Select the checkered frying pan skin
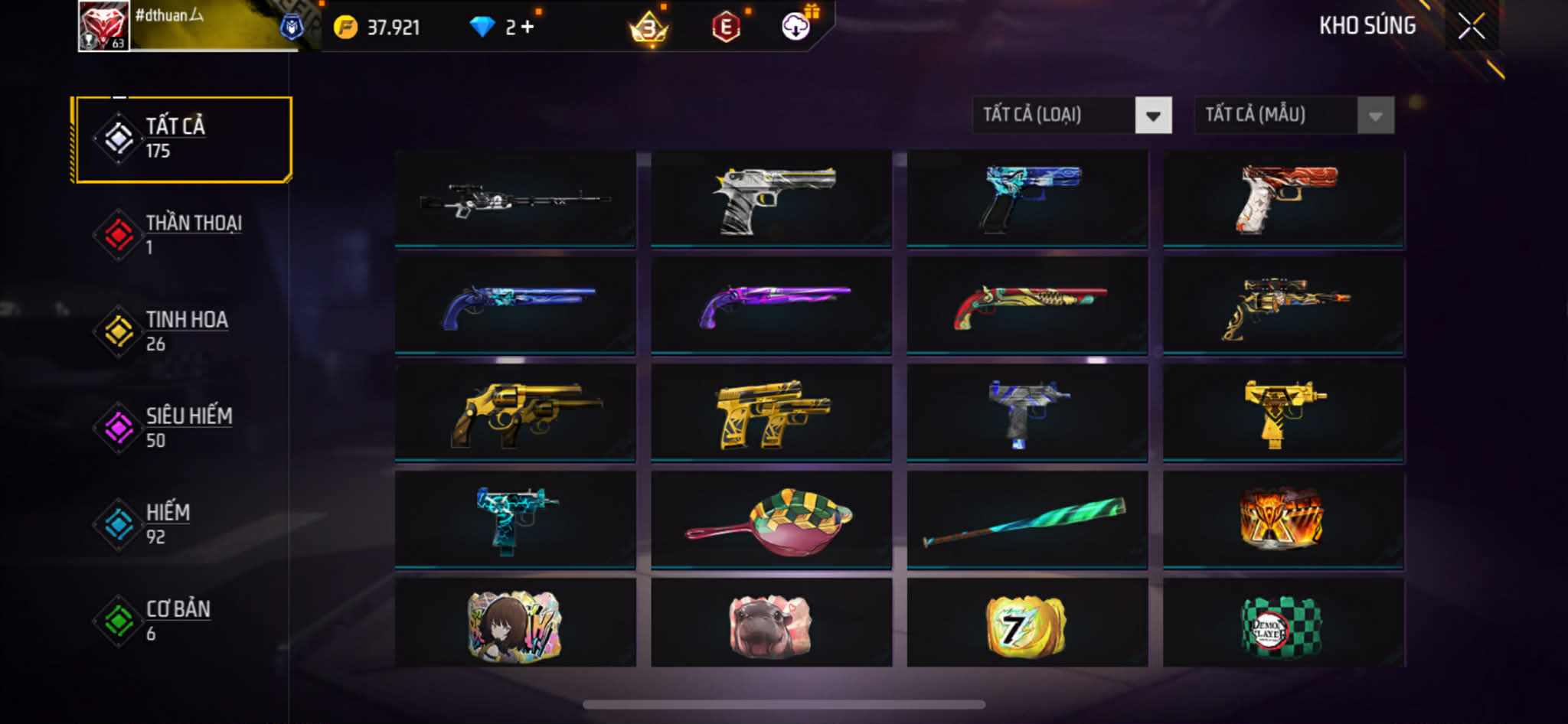The width and height of the screenshot is (1568, 724). 771,520
